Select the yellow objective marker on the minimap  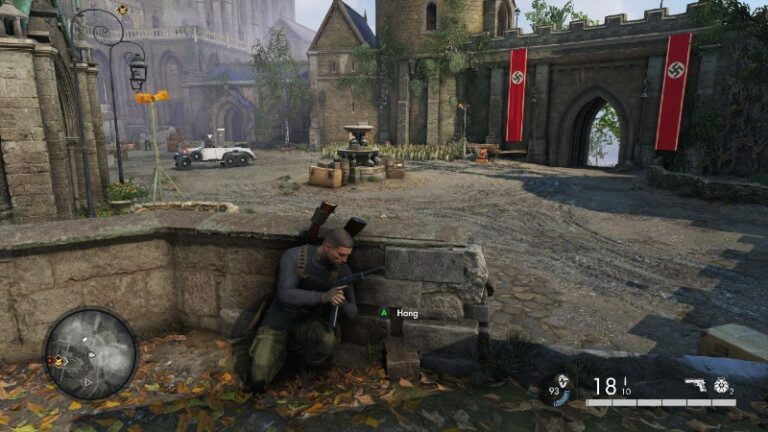click(58, 361)
